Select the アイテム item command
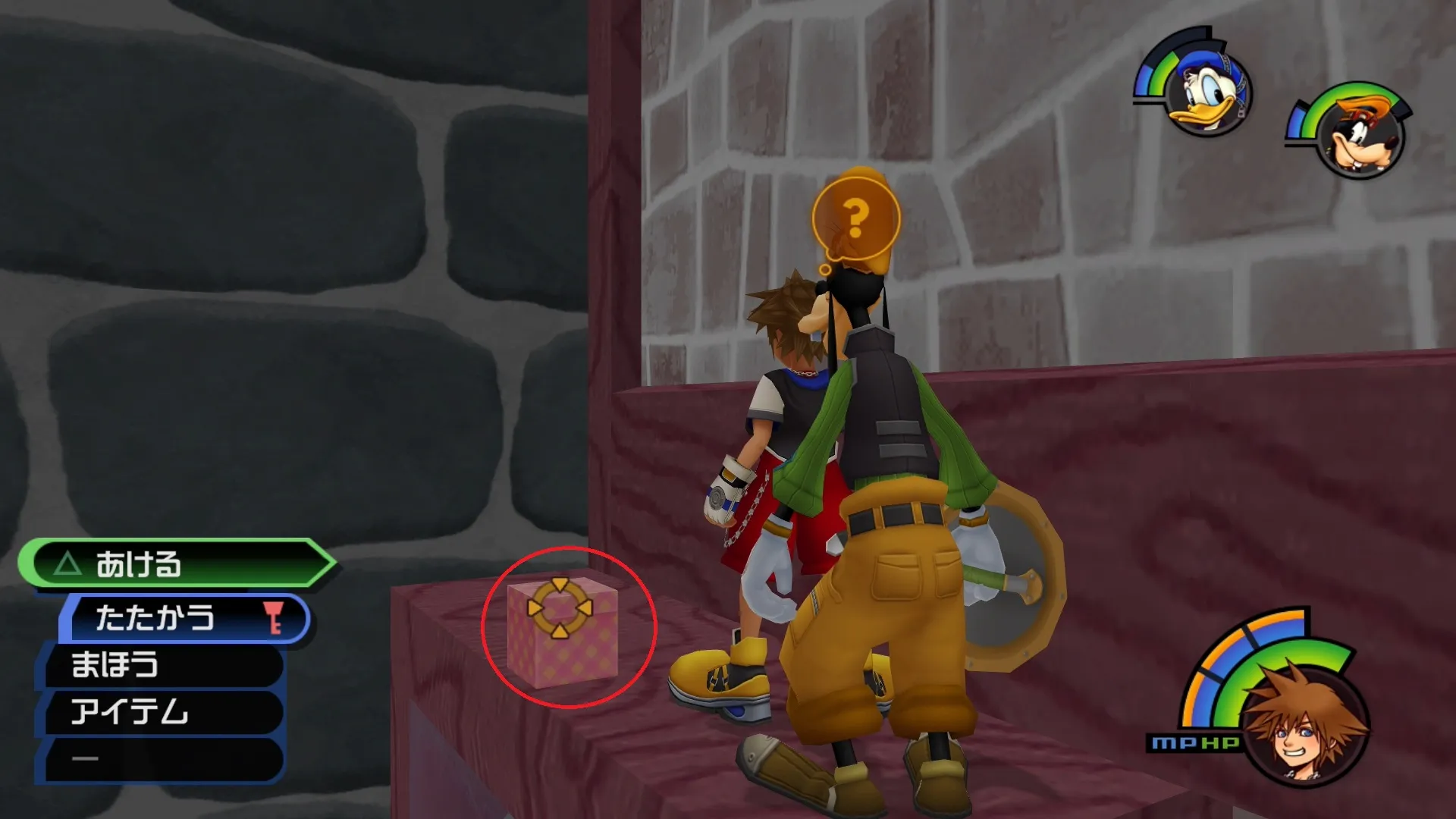 163,712
